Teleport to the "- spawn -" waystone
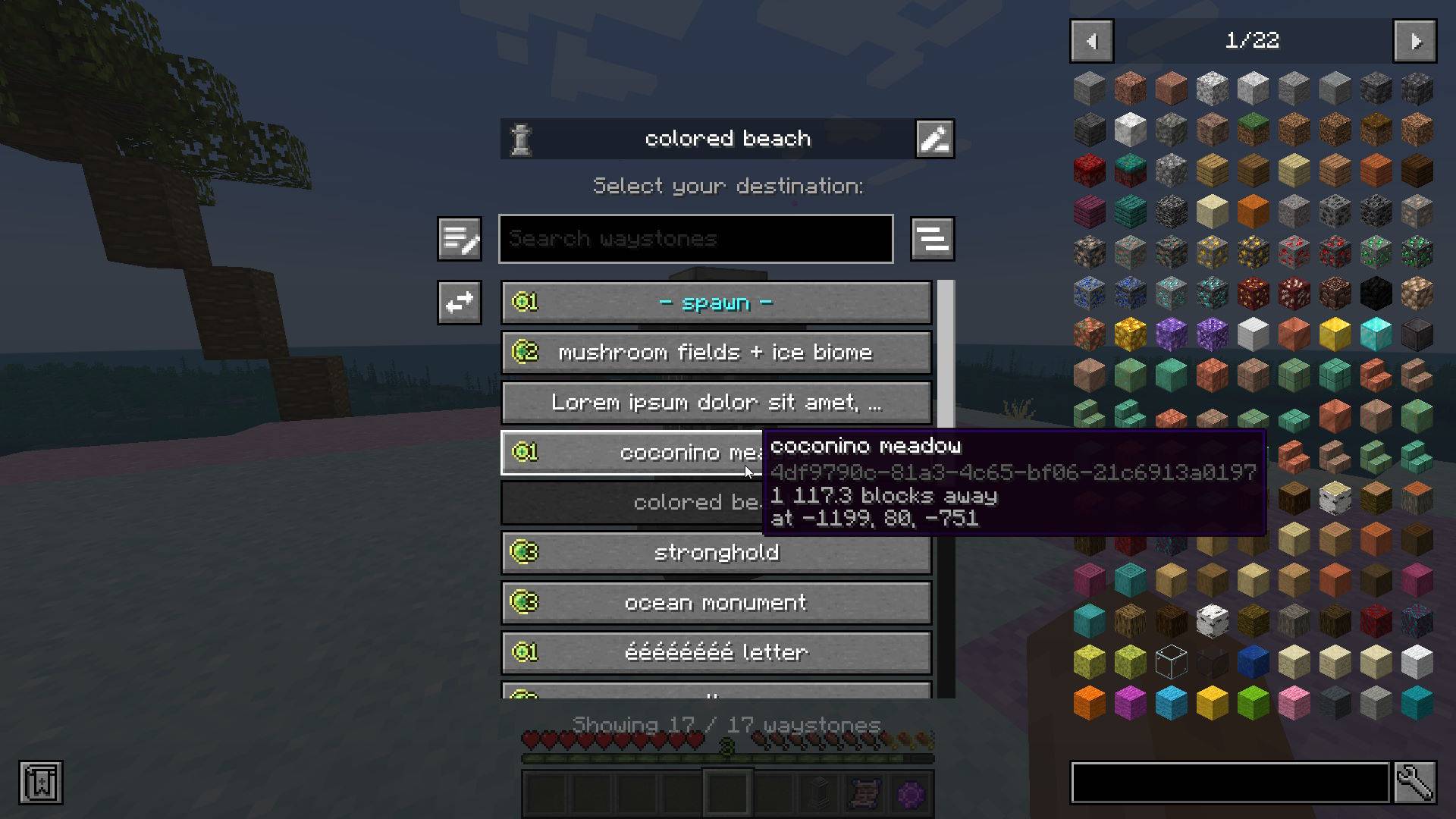The width and height of the screenshot is (1456, 819). [716, 302]
